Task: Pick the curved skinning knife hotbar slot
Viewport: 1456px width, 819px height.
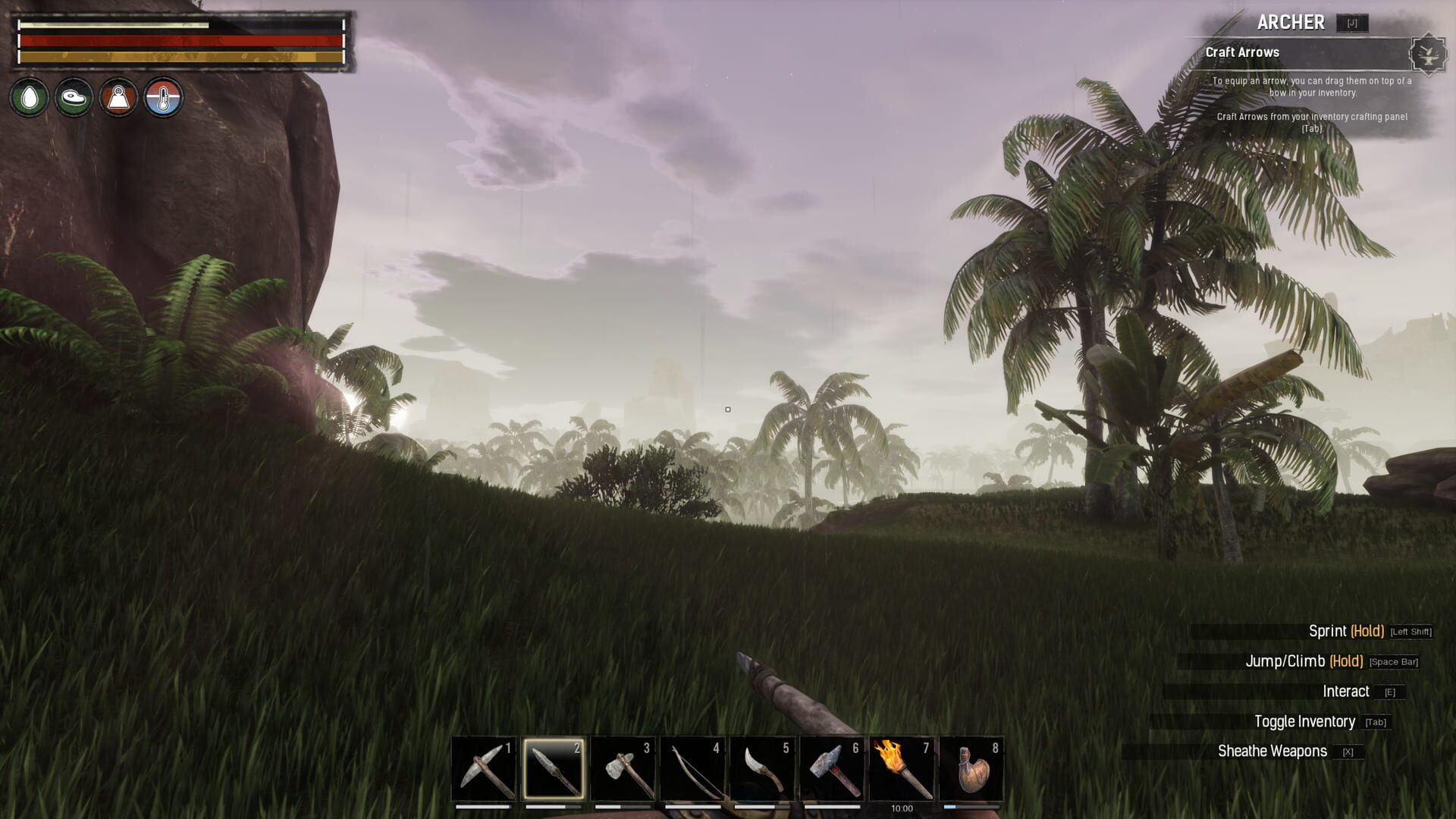Action: (x=763, y=768)
